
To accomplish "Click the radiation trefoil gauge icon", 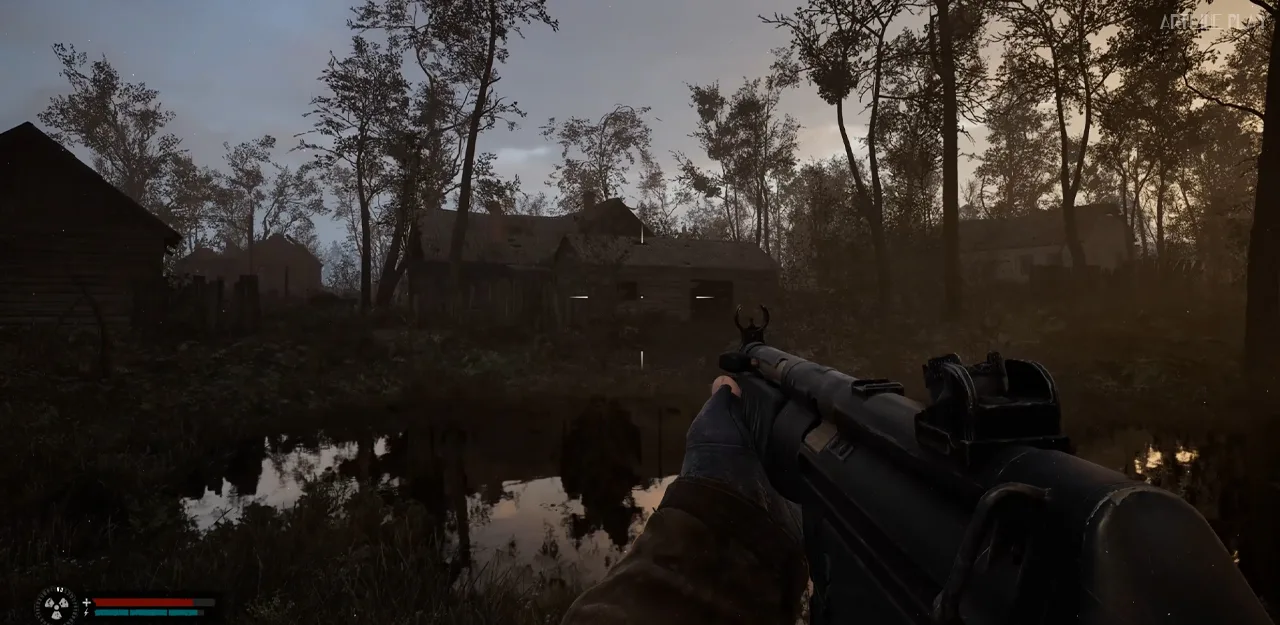I will (56, 605).
